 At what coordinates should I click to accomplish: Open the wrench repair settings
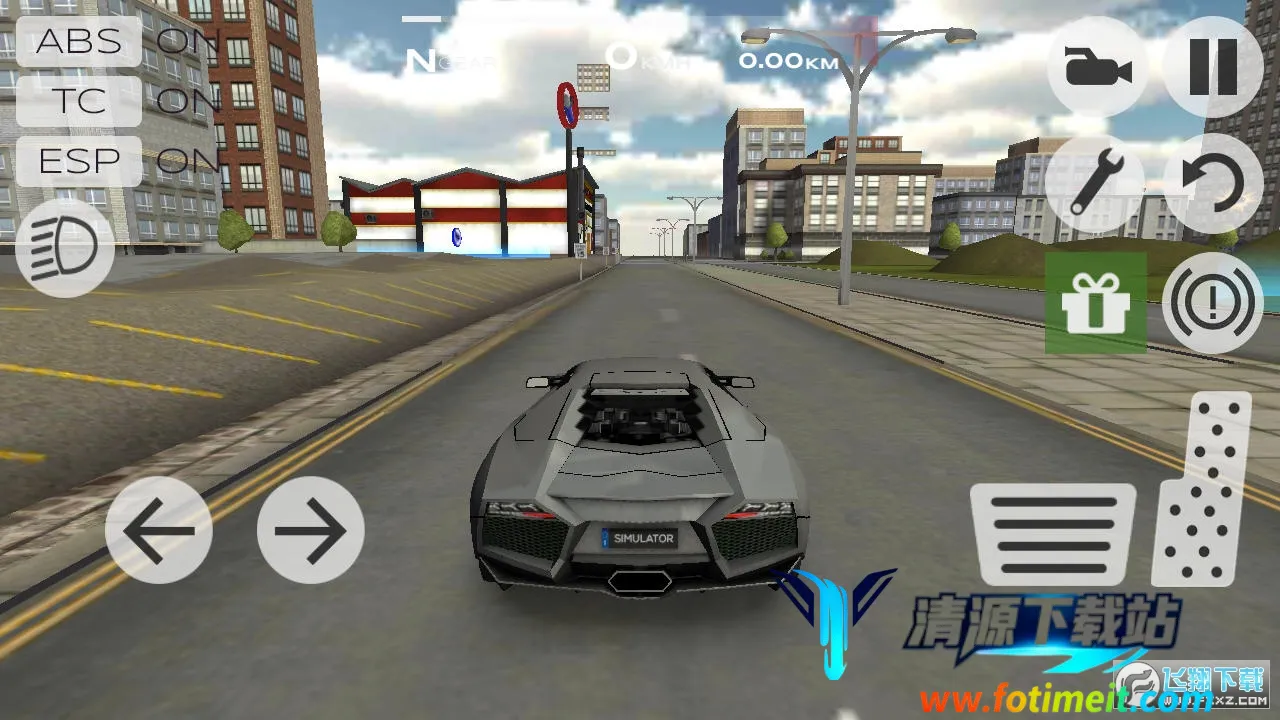coord(1095,185)
